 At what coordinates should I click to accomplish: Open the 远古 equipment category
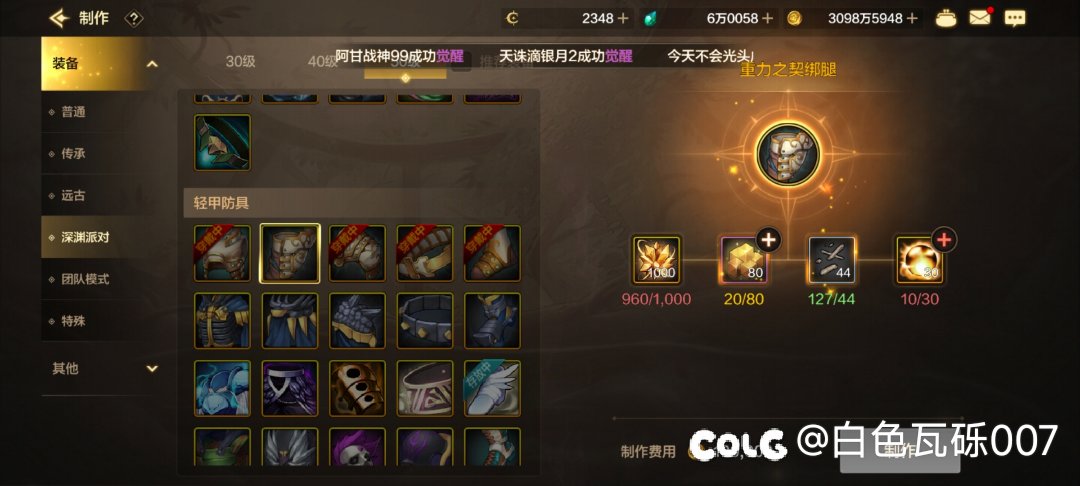[74, 196]
